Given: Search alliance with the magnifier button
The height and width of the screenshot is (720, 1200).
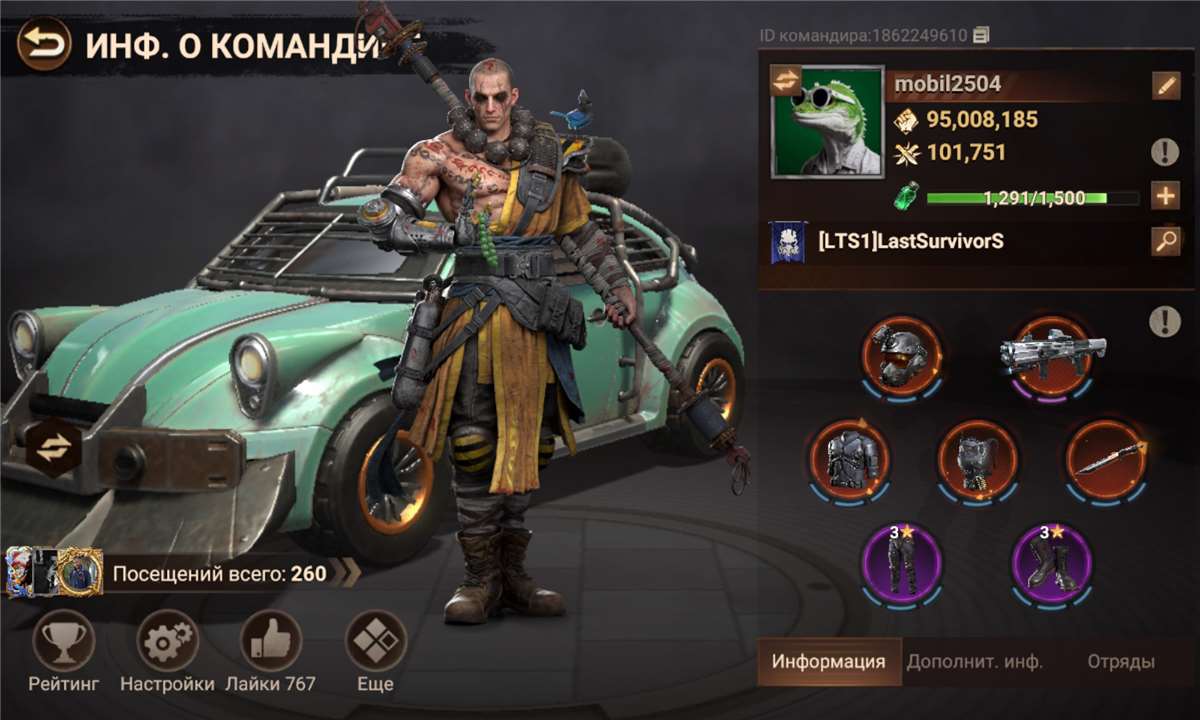Looking at the screenshot, I should coord(1165,241).
